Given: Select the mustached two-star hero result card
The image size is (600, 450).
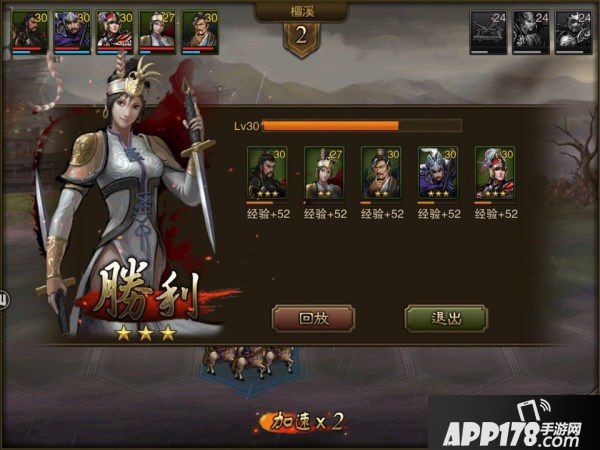Looking at the screenshot, I should [x=381, y=172].
